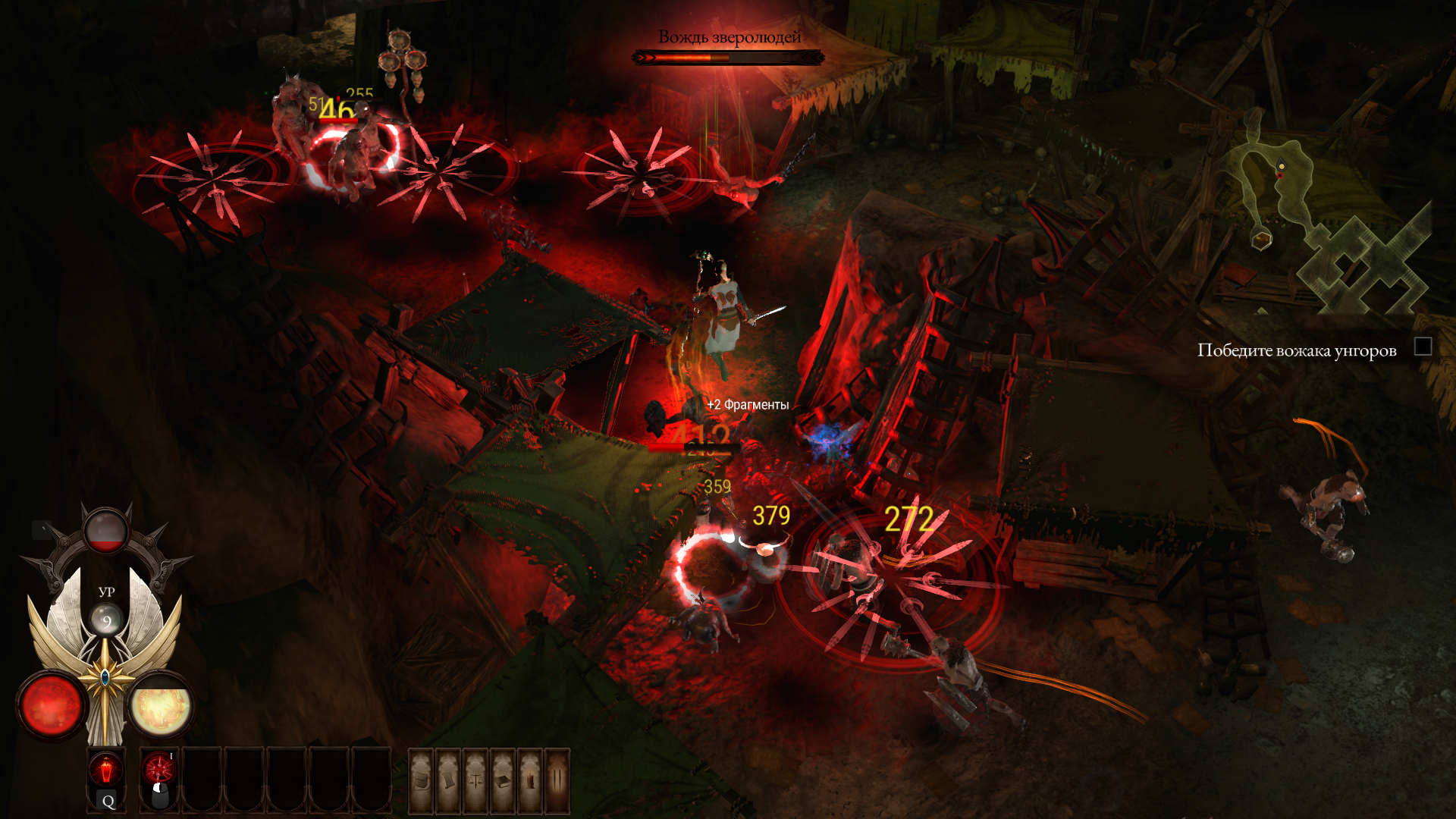Activate the red blade-circle skill
The width and height of the screenshot is (1456, 819).
click(159, 770)
